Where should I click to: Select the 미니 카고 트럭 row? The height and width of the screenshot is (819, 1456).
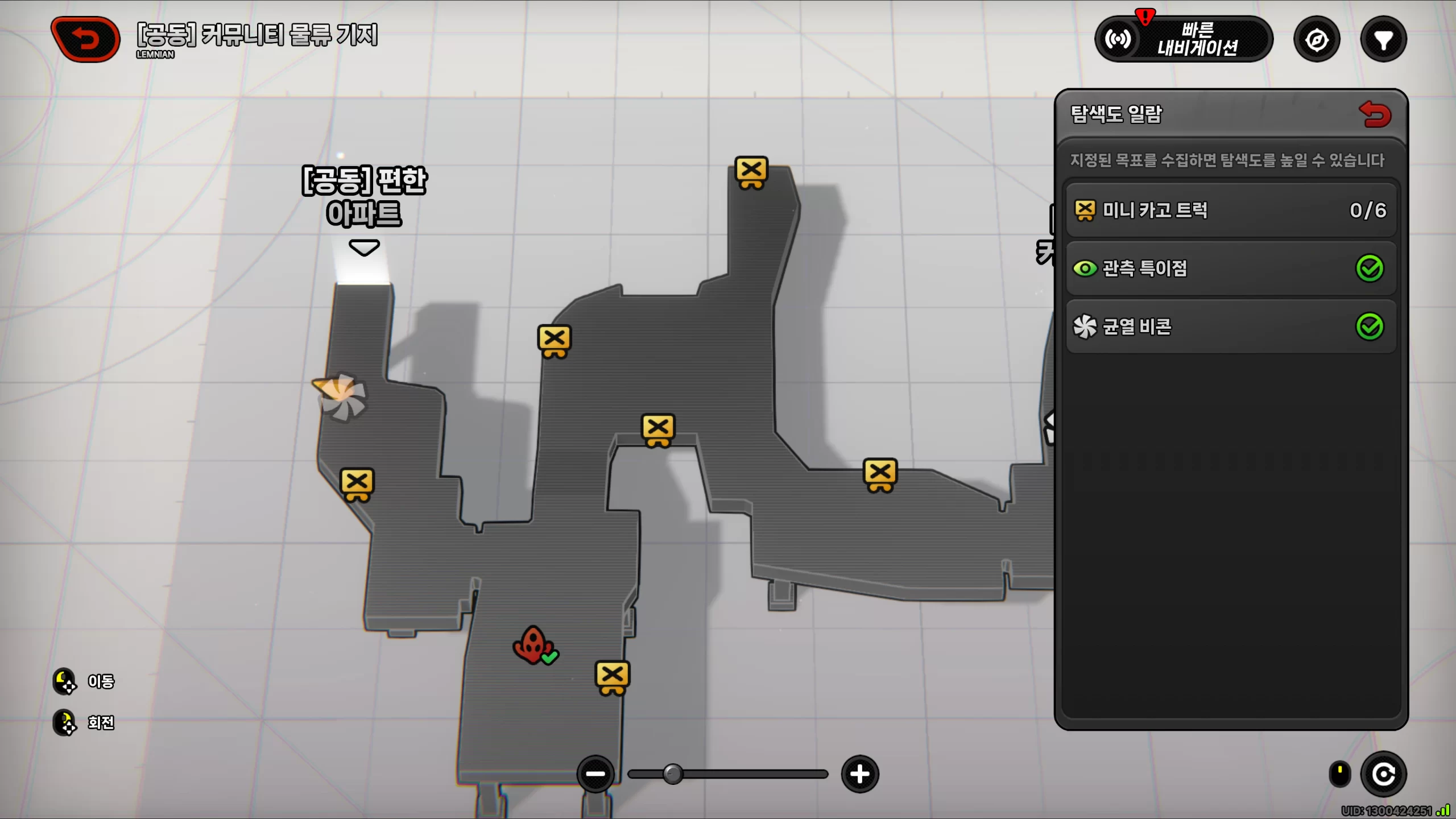(x=1231, y=210)
